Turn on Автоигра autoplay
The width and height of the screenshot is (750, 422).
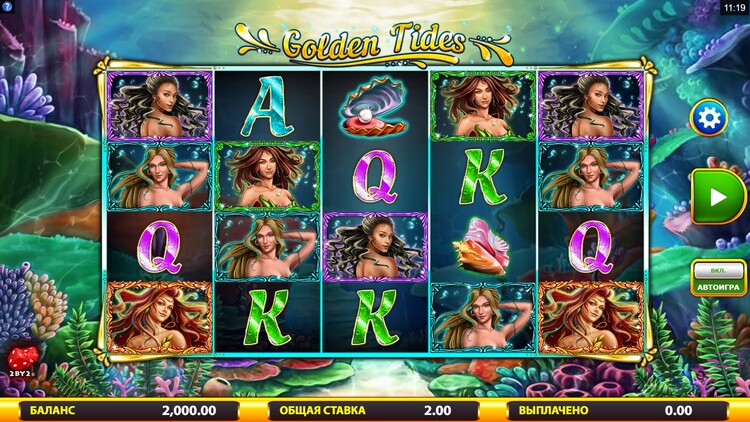(x=717, y=280)
